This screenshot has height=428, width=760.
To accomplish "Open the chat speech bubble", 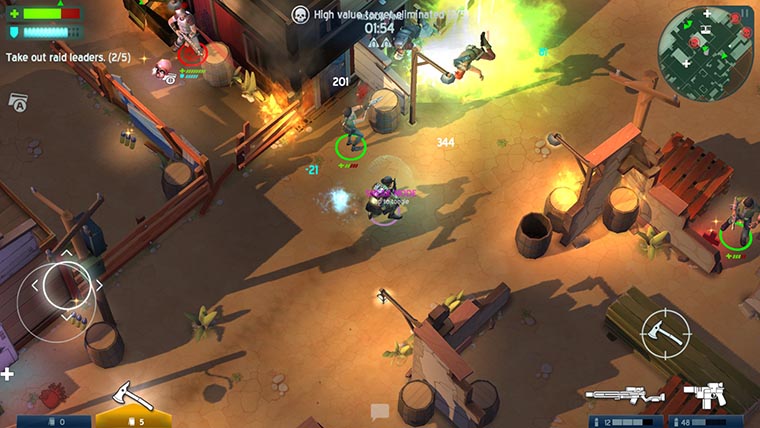I will tap(379, 410).
